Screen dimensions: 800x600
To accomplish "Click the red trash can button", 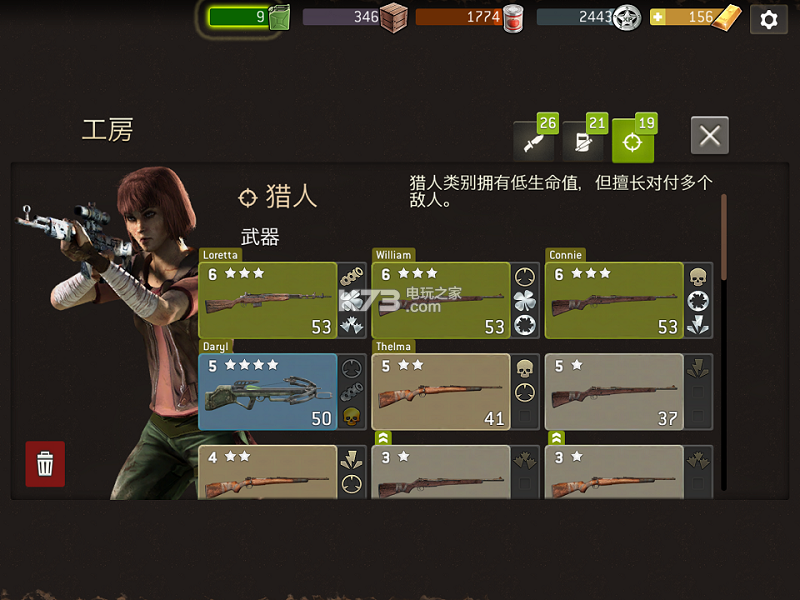I will pos(45,464).
